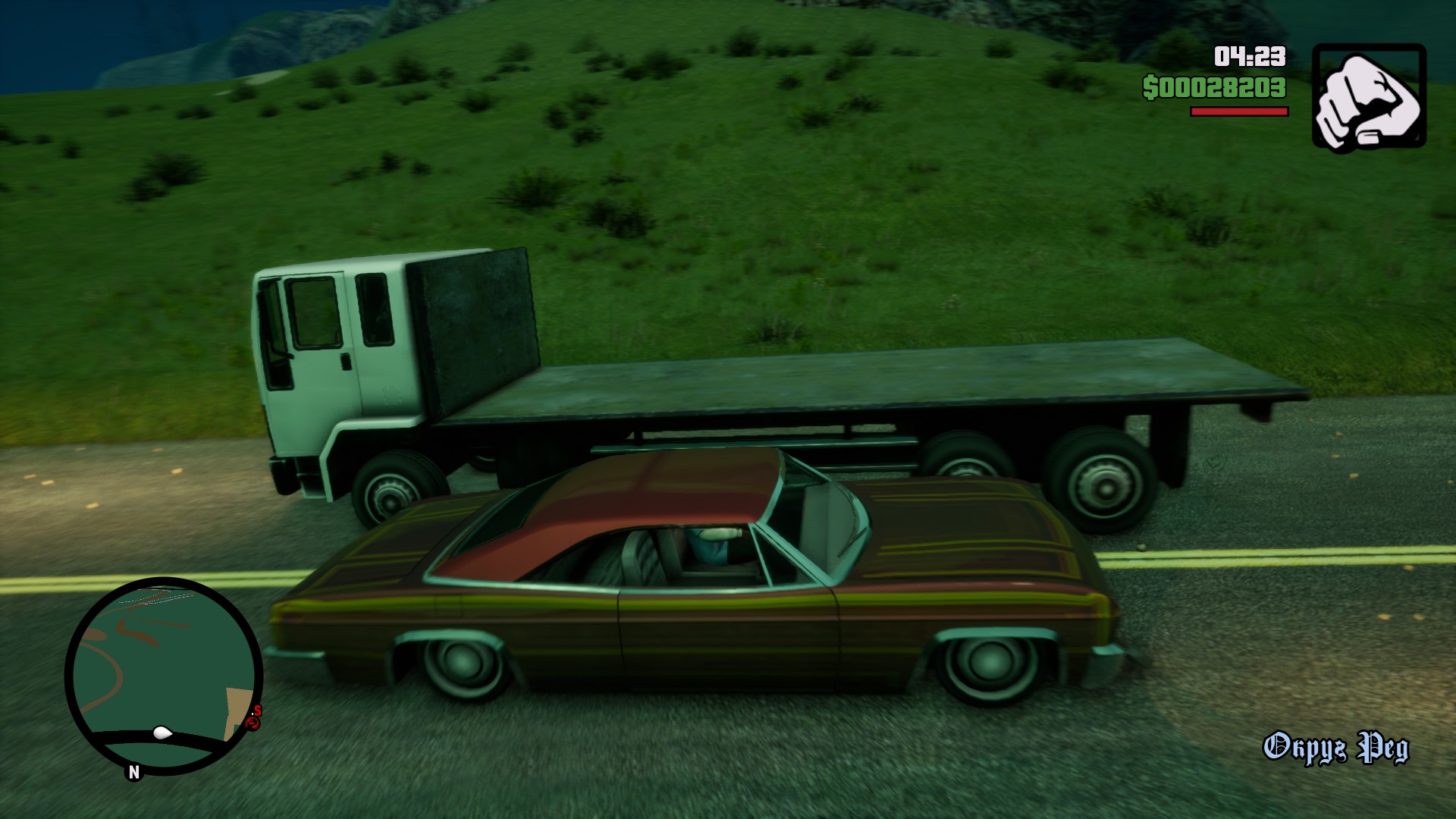Click the N north marker on the radar

pos(134,772)
